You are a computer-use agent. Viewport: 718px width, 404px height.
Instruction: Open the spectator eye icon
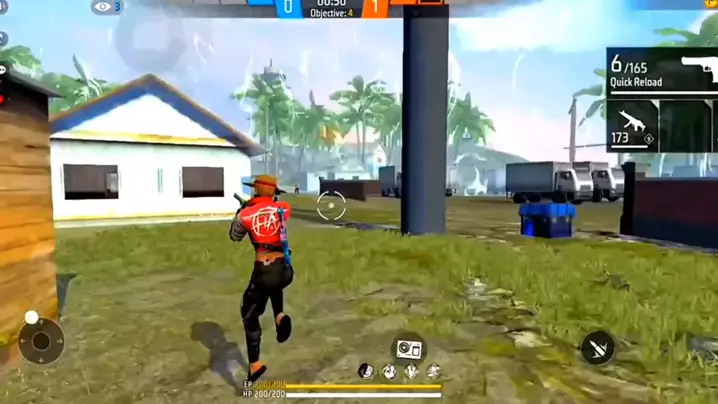tap(103, 7)
